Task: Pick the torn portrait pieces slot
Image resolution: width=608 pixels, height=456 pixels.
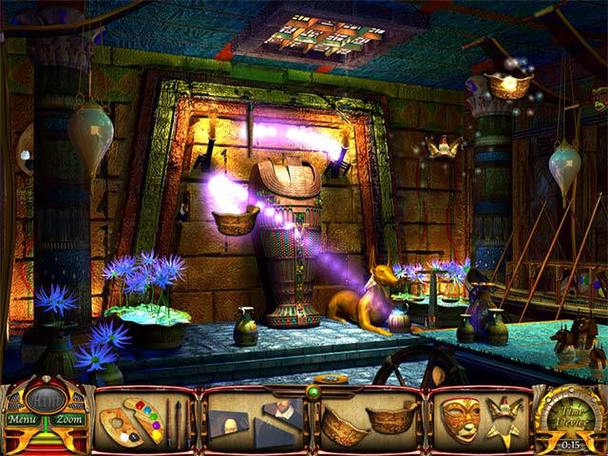Action: [x=254, y=421]
